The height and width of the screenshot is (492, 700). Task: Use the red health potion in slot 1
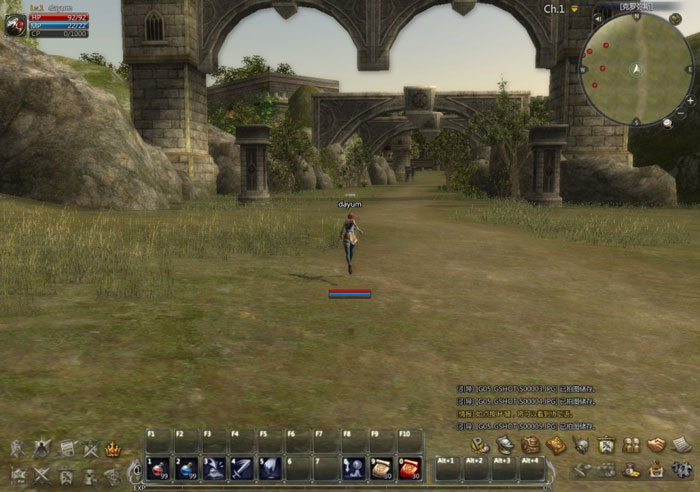[x=158, y=467]
